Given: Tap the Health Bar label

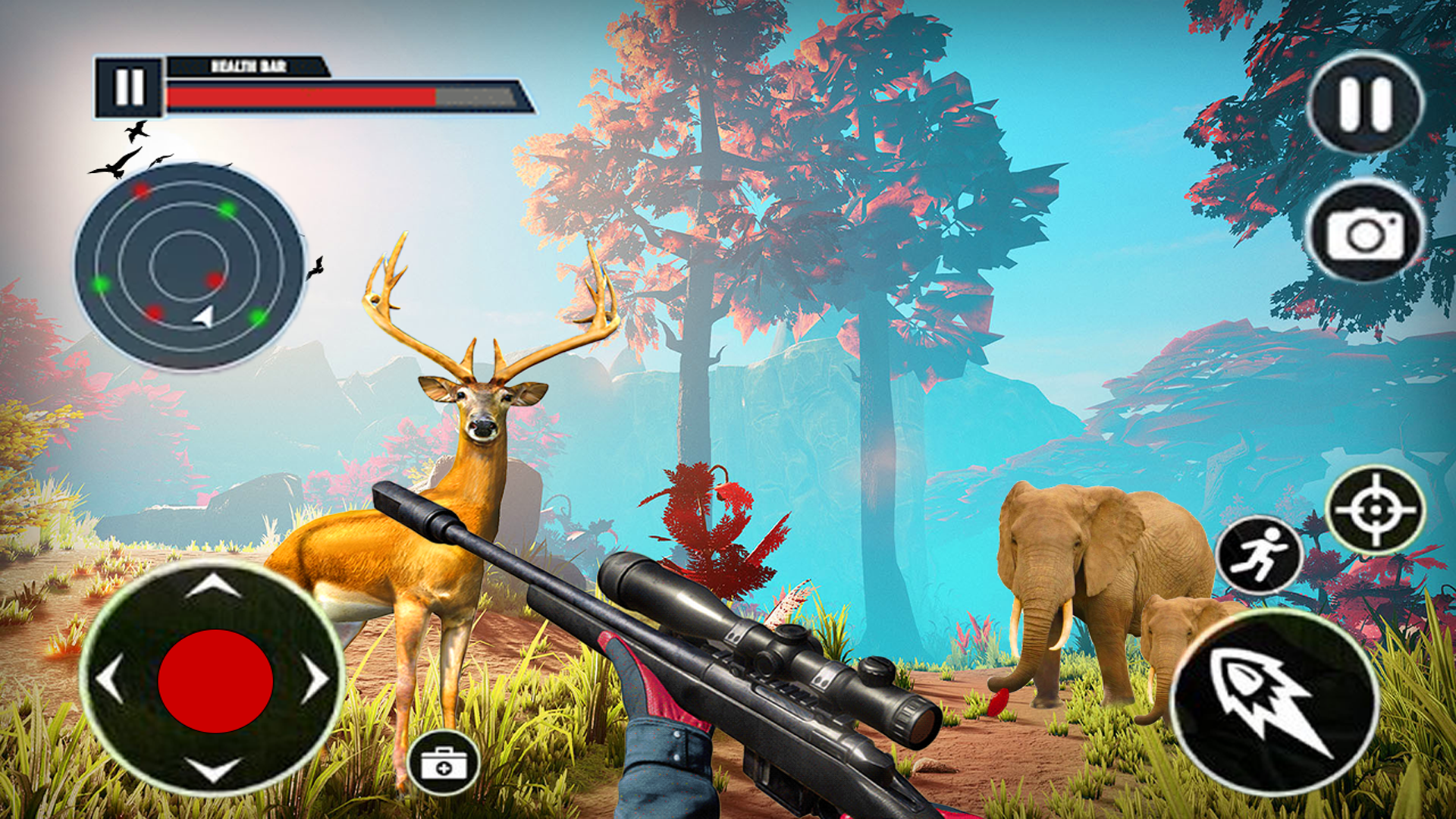Looking at the screenshot, I should tap(248, 67).
